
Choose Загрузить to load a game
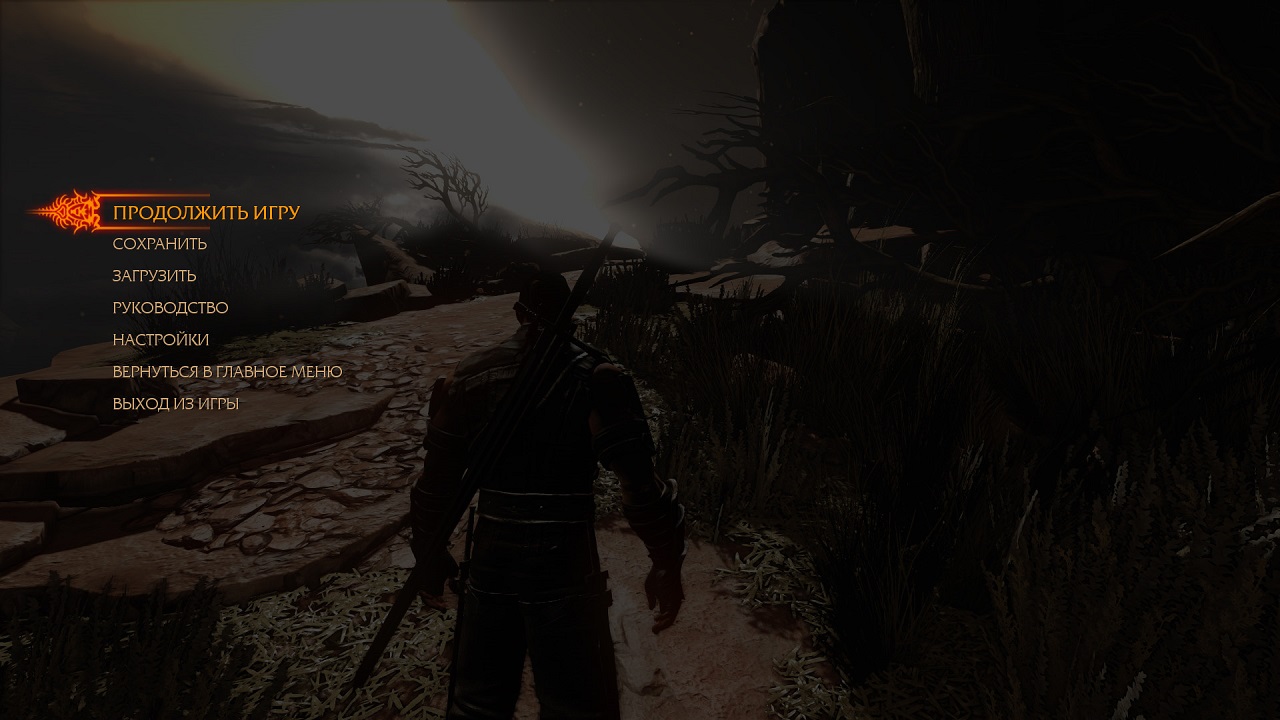154,276
